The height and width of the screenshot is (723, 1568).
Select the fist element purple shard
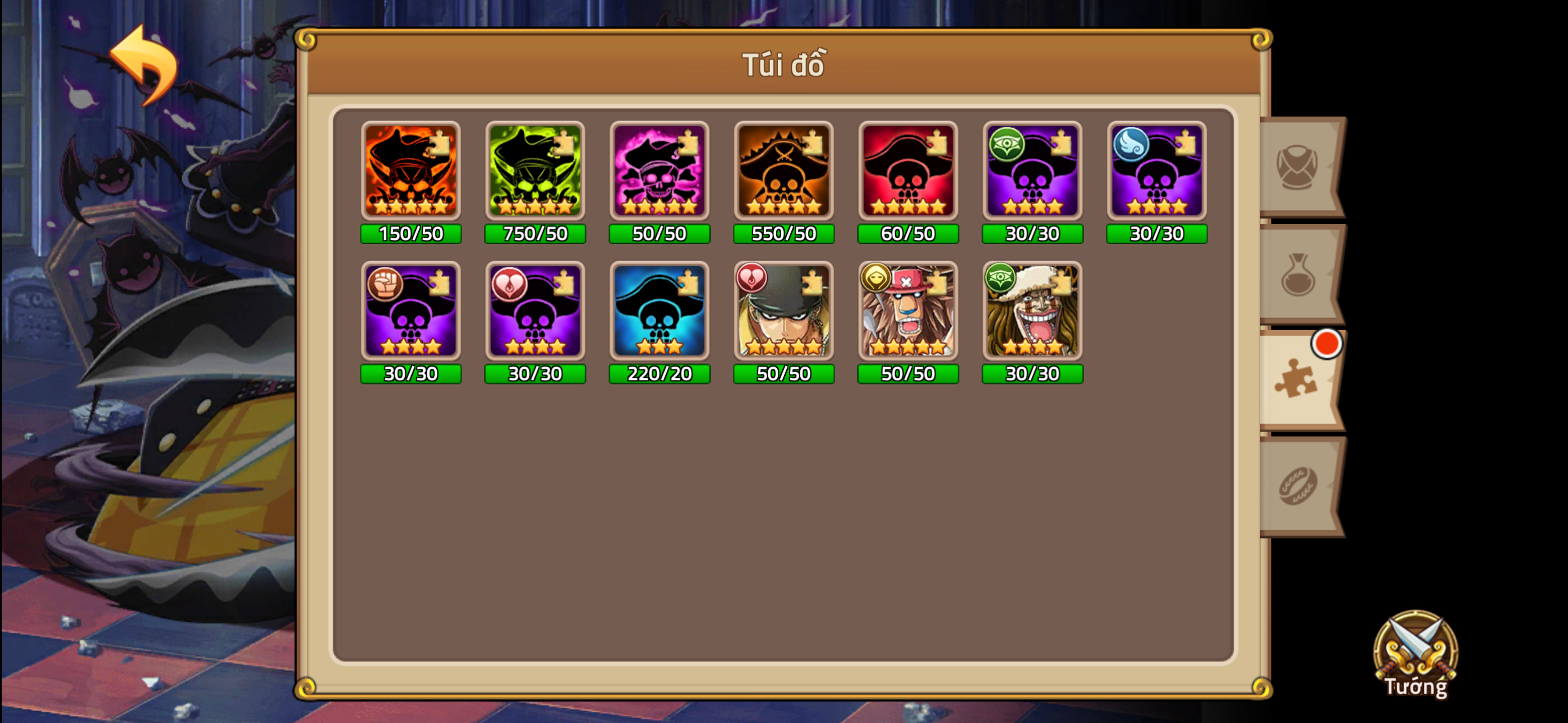coord(411,312)
